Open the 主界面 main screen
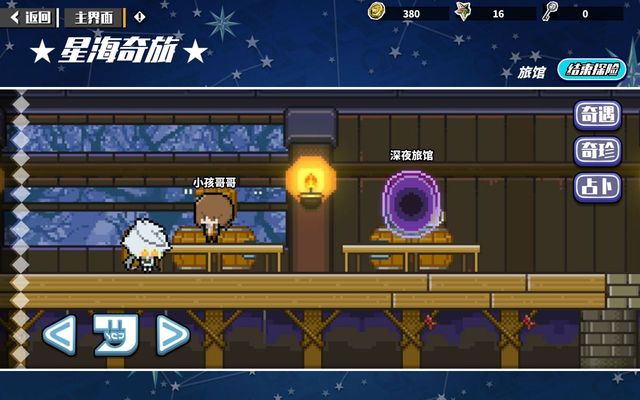 tap(95, 17)
